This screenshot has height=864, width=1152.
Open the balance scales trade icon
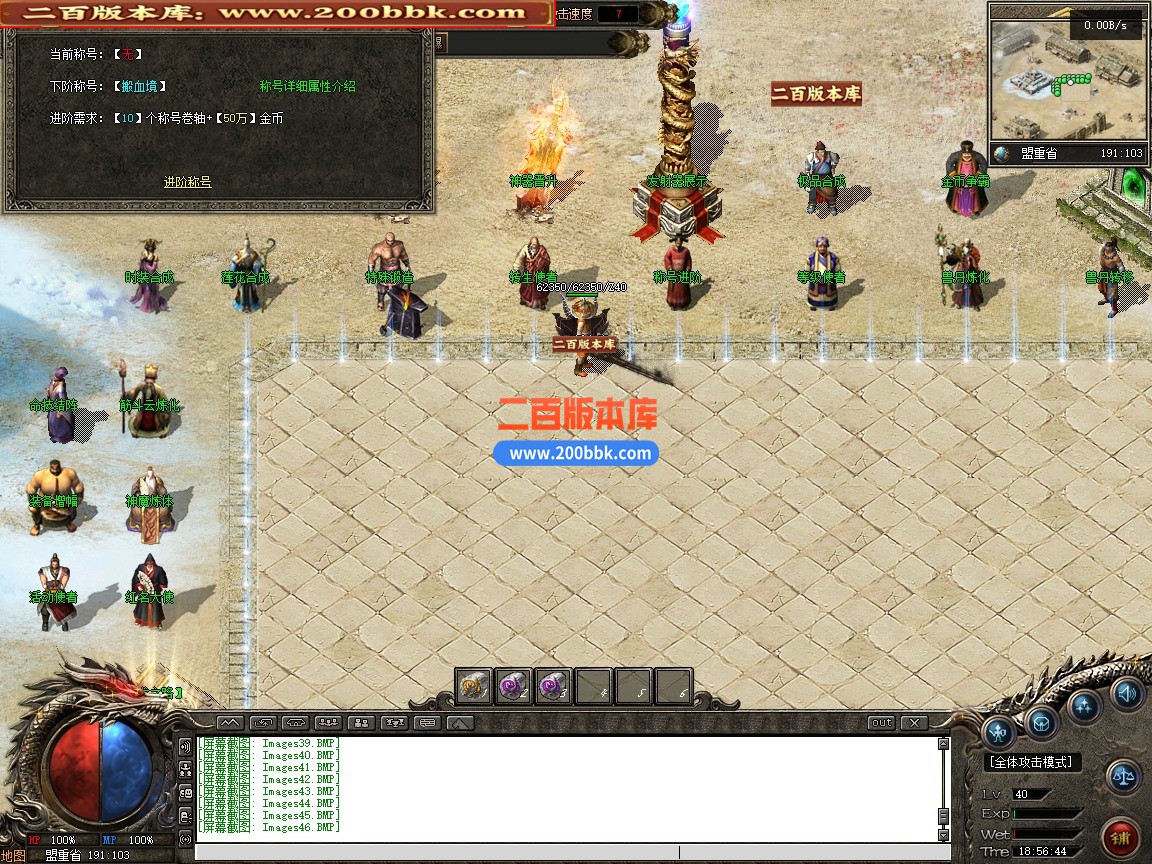click(1123, 776)
